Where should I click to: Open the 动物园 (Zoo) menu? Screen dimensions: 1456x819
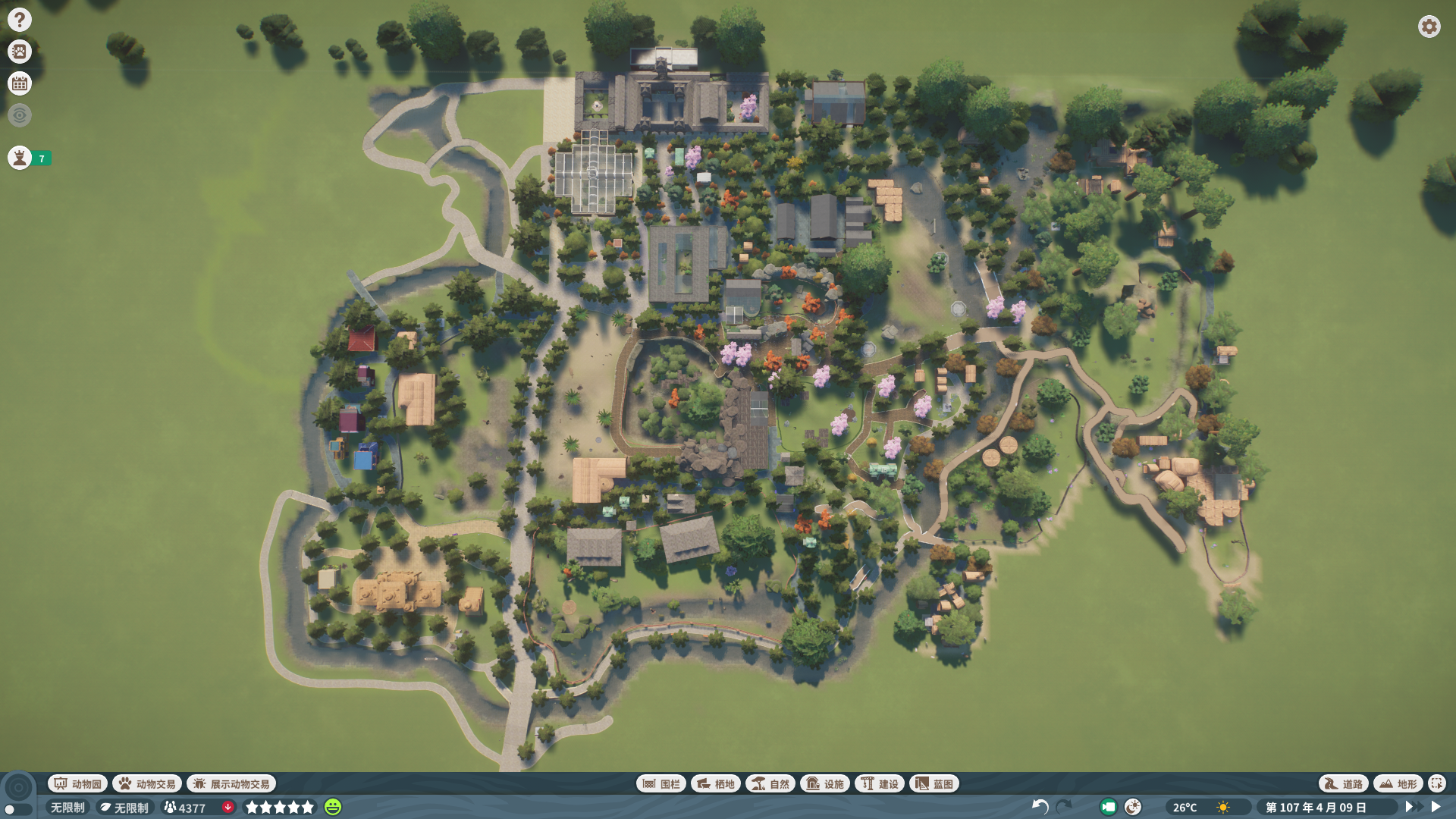coord(77,783)
